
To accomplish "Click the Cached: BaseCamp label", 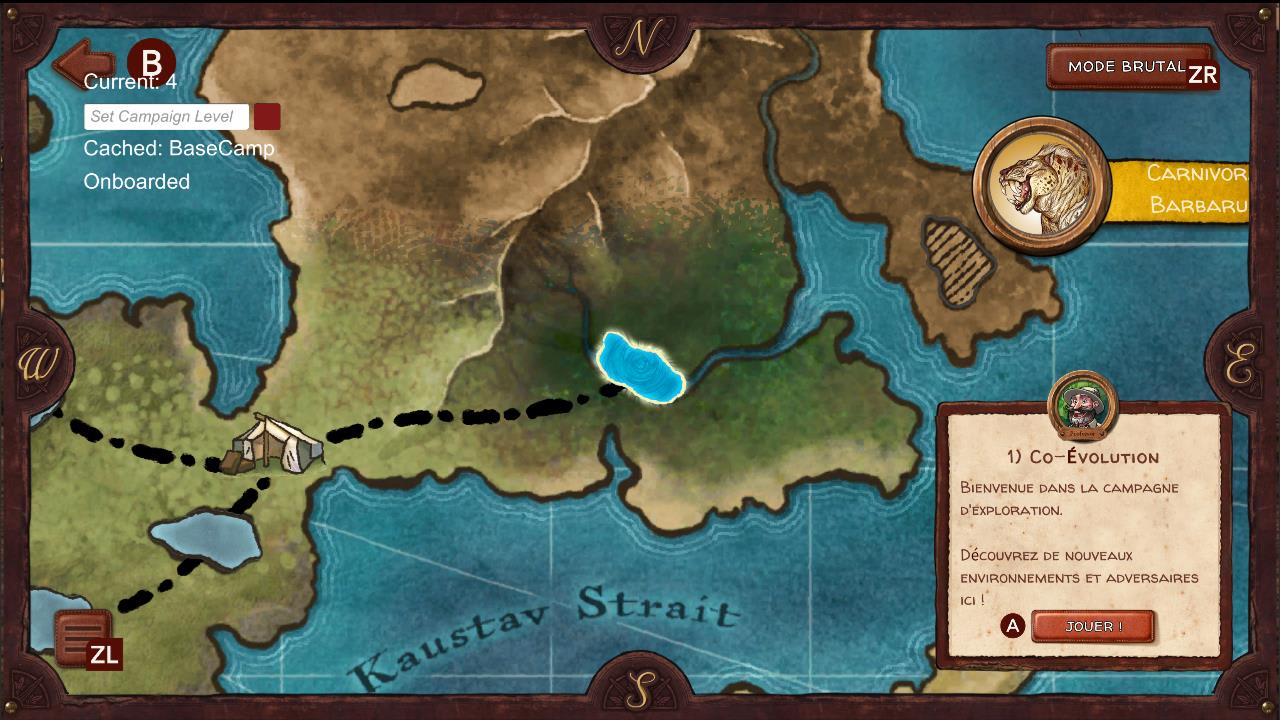I will 178,148.
